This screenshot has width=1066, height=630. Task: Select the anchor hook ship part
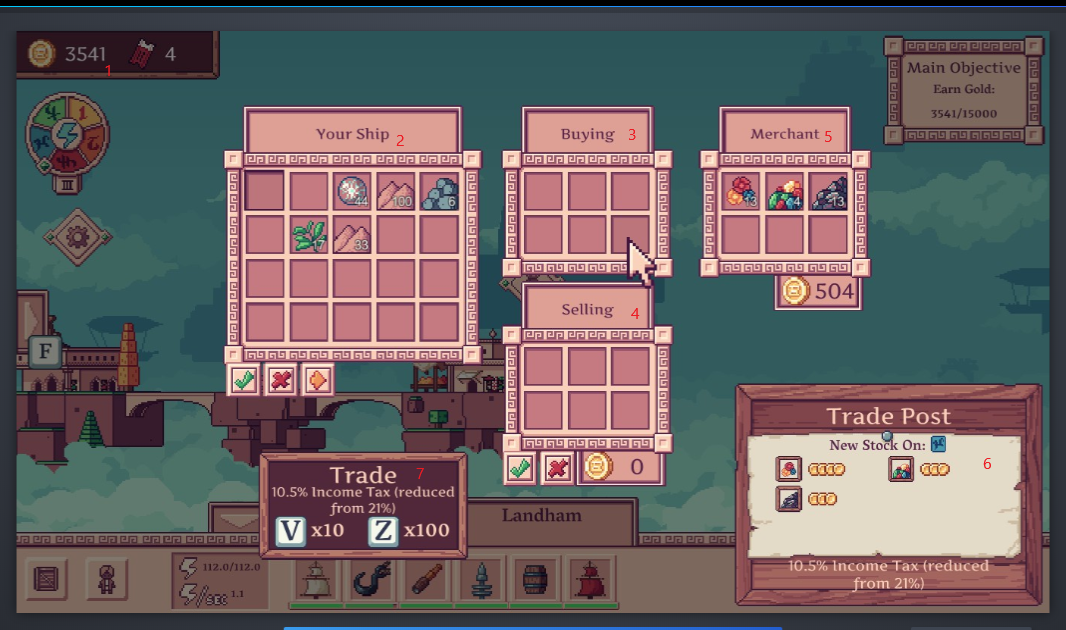[373, 581]
